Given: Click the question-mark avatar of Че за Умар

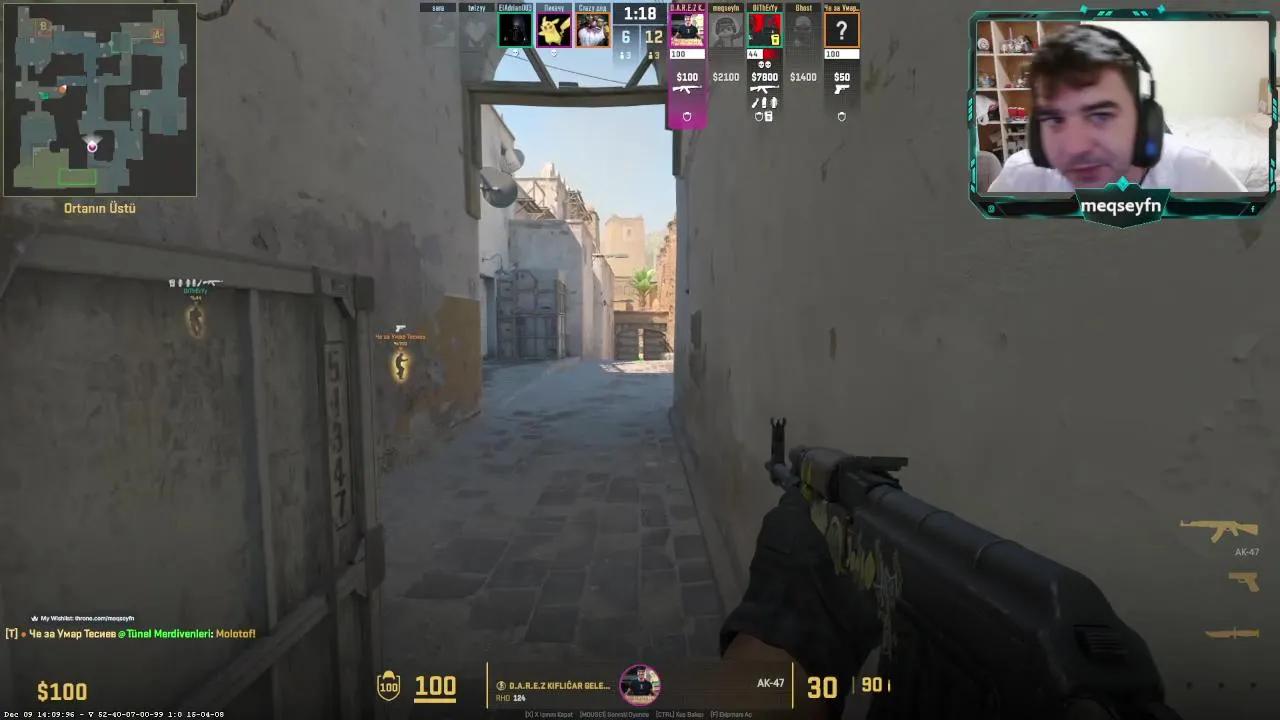Looking at the screenshot, I should pyautogui.click(x=840, y=30).
